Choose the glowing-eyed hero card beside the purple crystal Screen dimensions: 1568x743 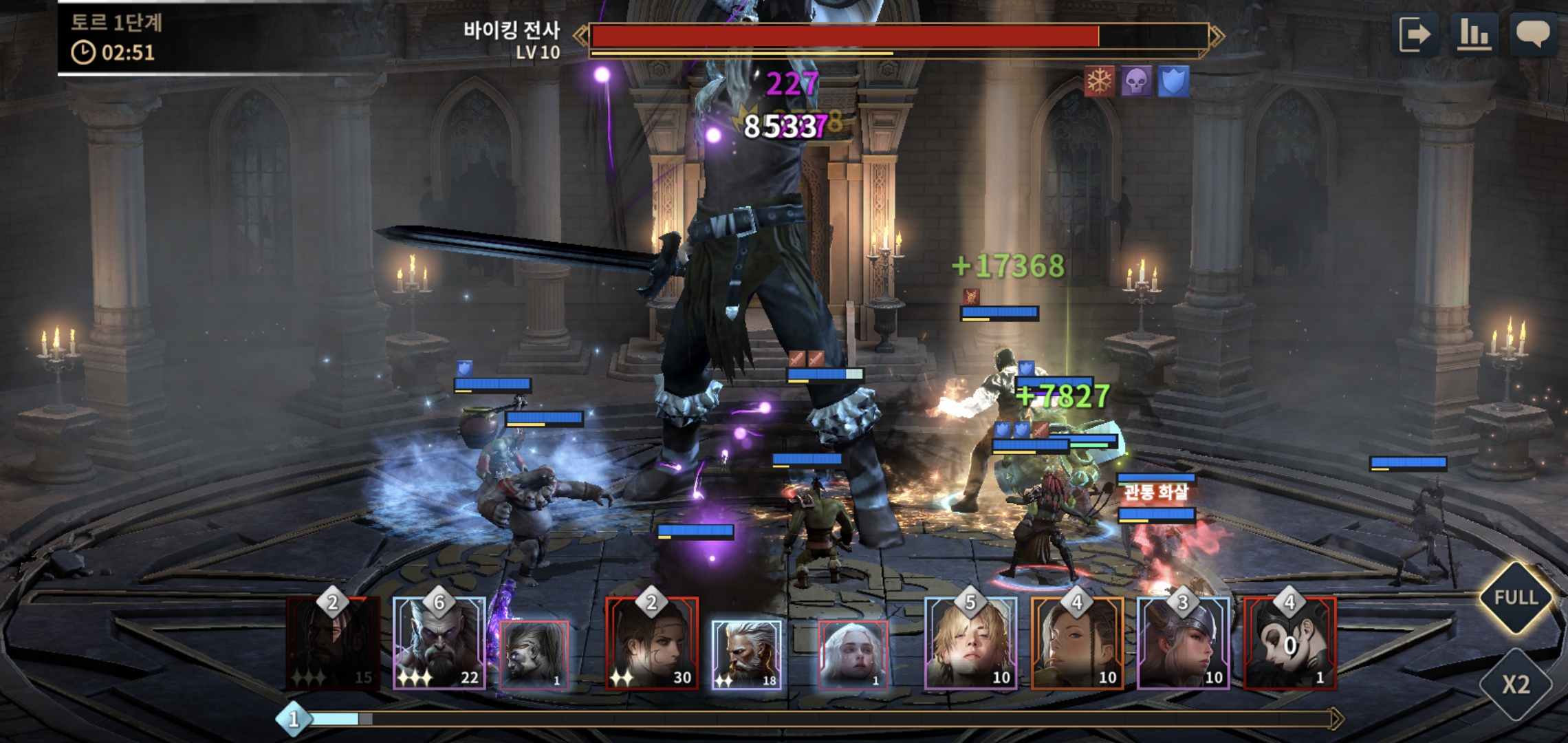click(x=534, y=654)
